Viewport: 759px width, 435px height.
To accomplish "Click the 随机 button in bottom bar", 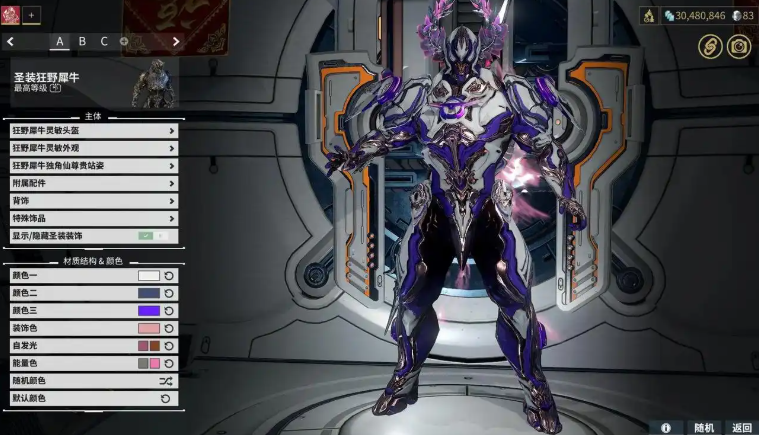I will [x=703, y=427].
